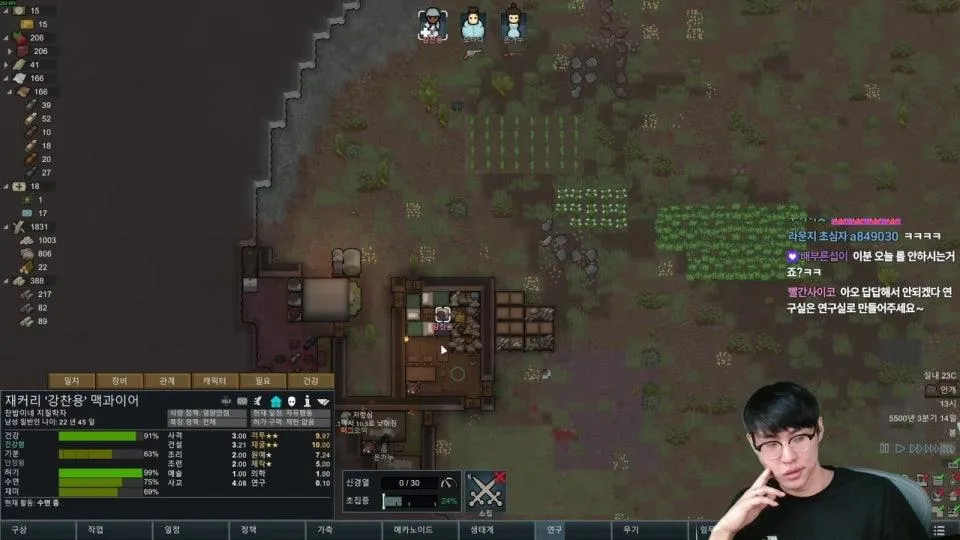The width and height of the screenshot is (960, 540).
Task: Open the 작업 (Work) menu
Action: [96, 530]
